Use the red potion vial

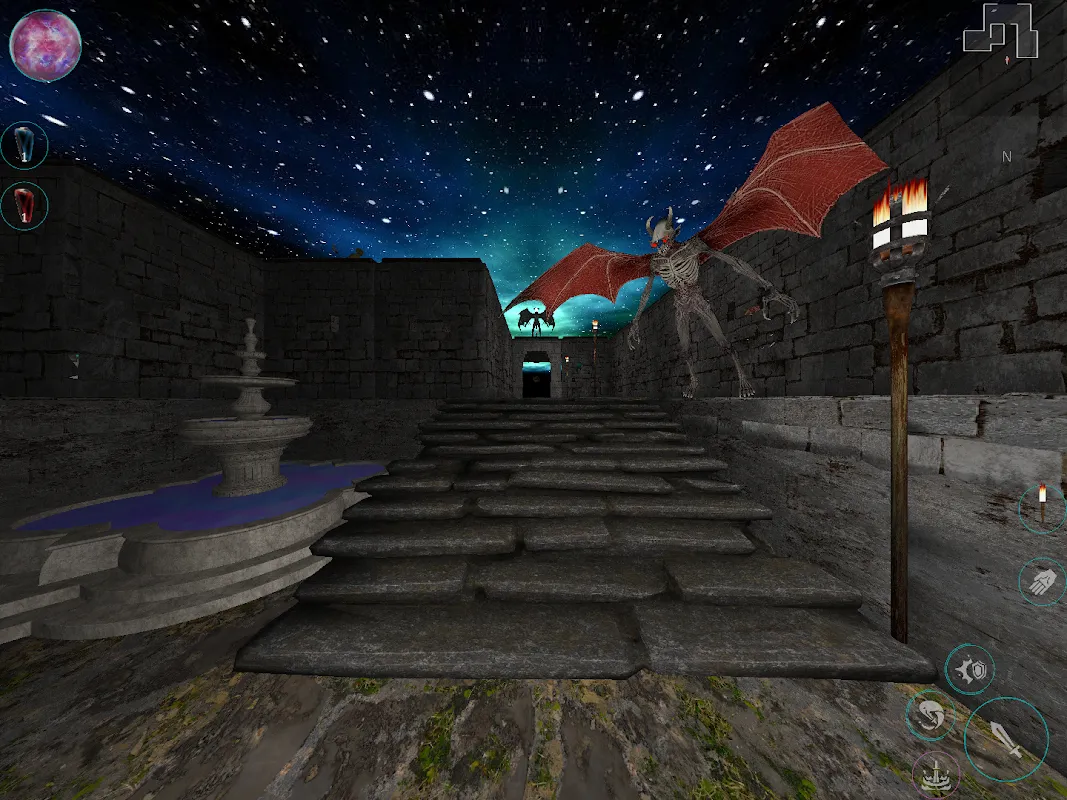(x=24, y=206)
